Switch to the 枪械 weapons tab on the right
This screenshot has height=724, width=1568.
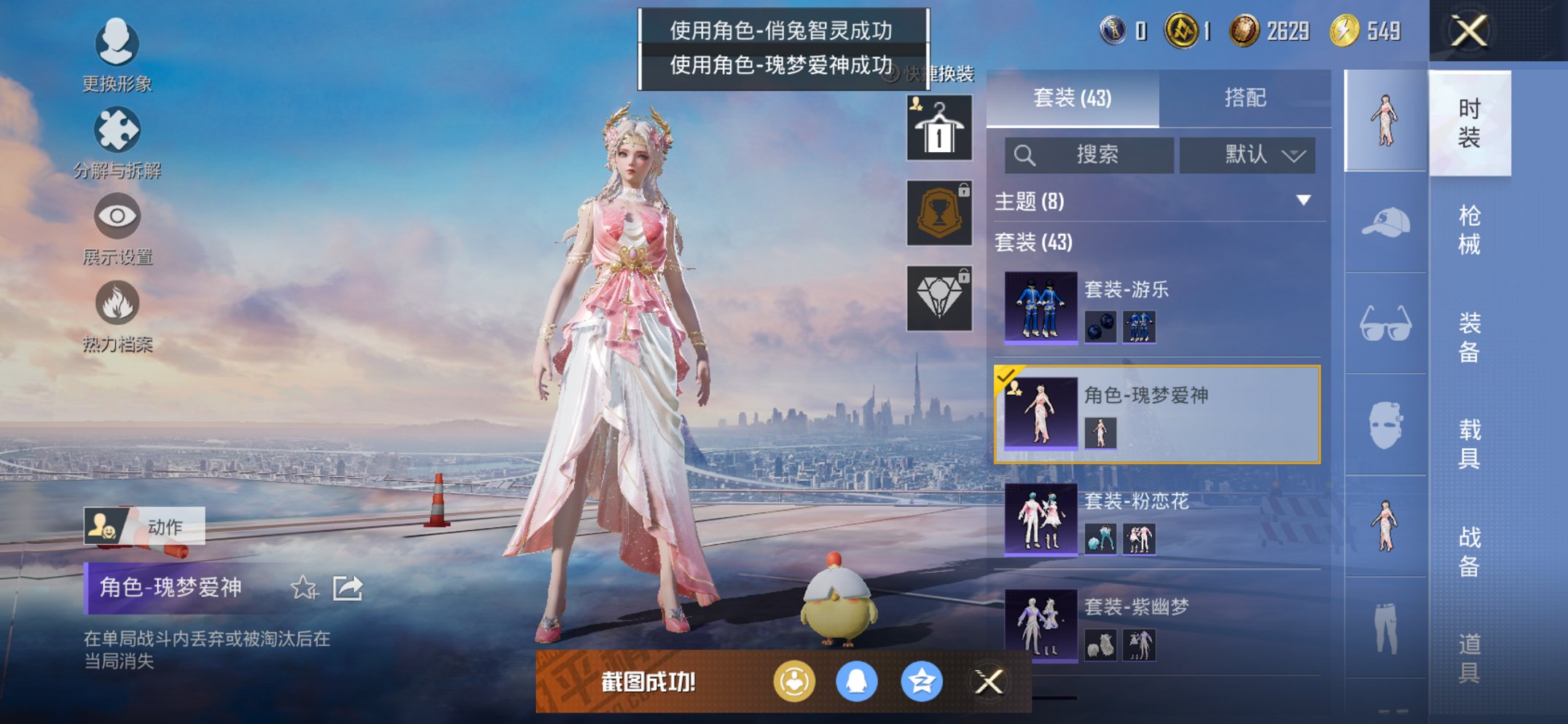coord(1468,228)
